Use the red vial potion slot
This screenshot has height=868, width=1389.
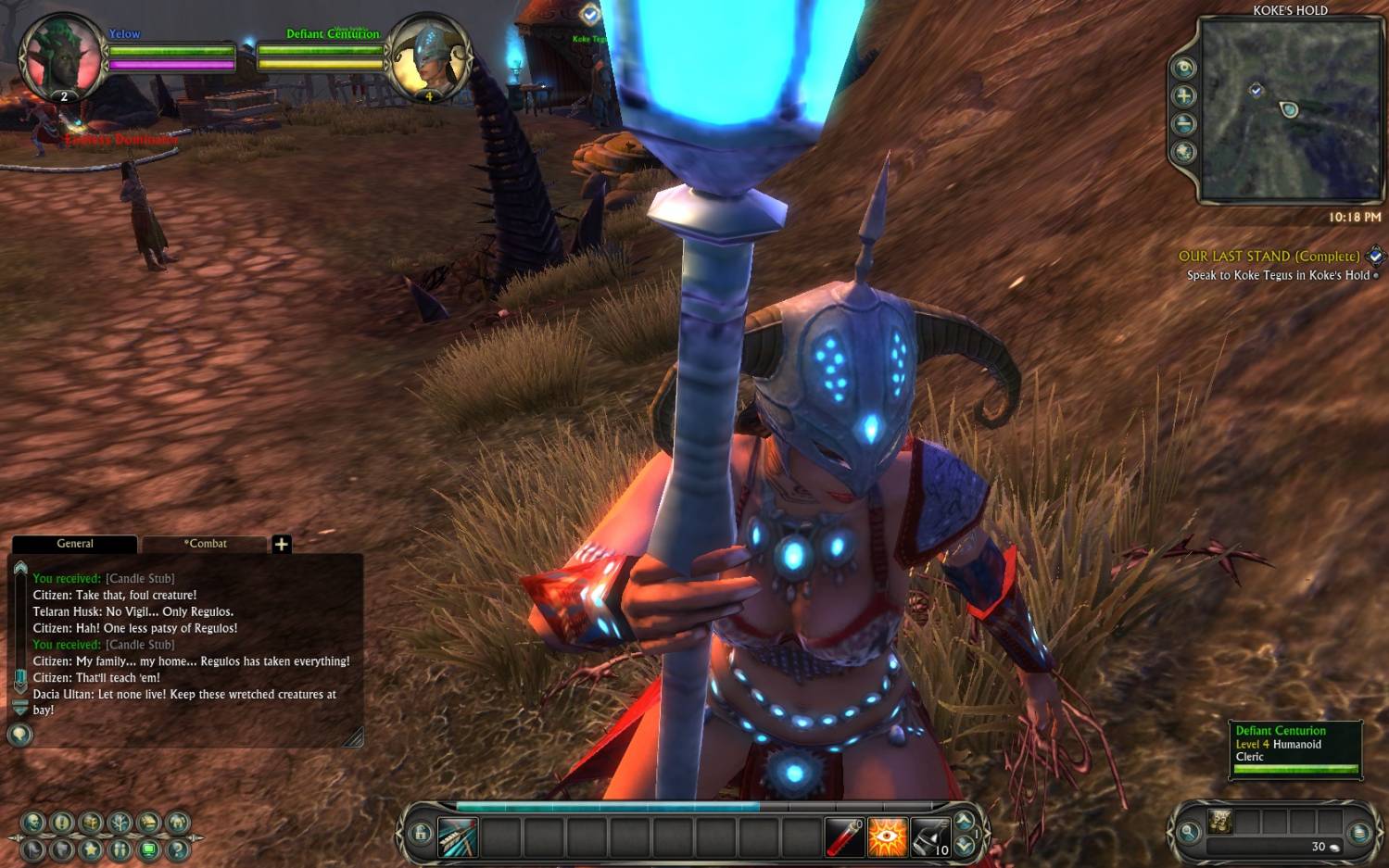(844, 837)
